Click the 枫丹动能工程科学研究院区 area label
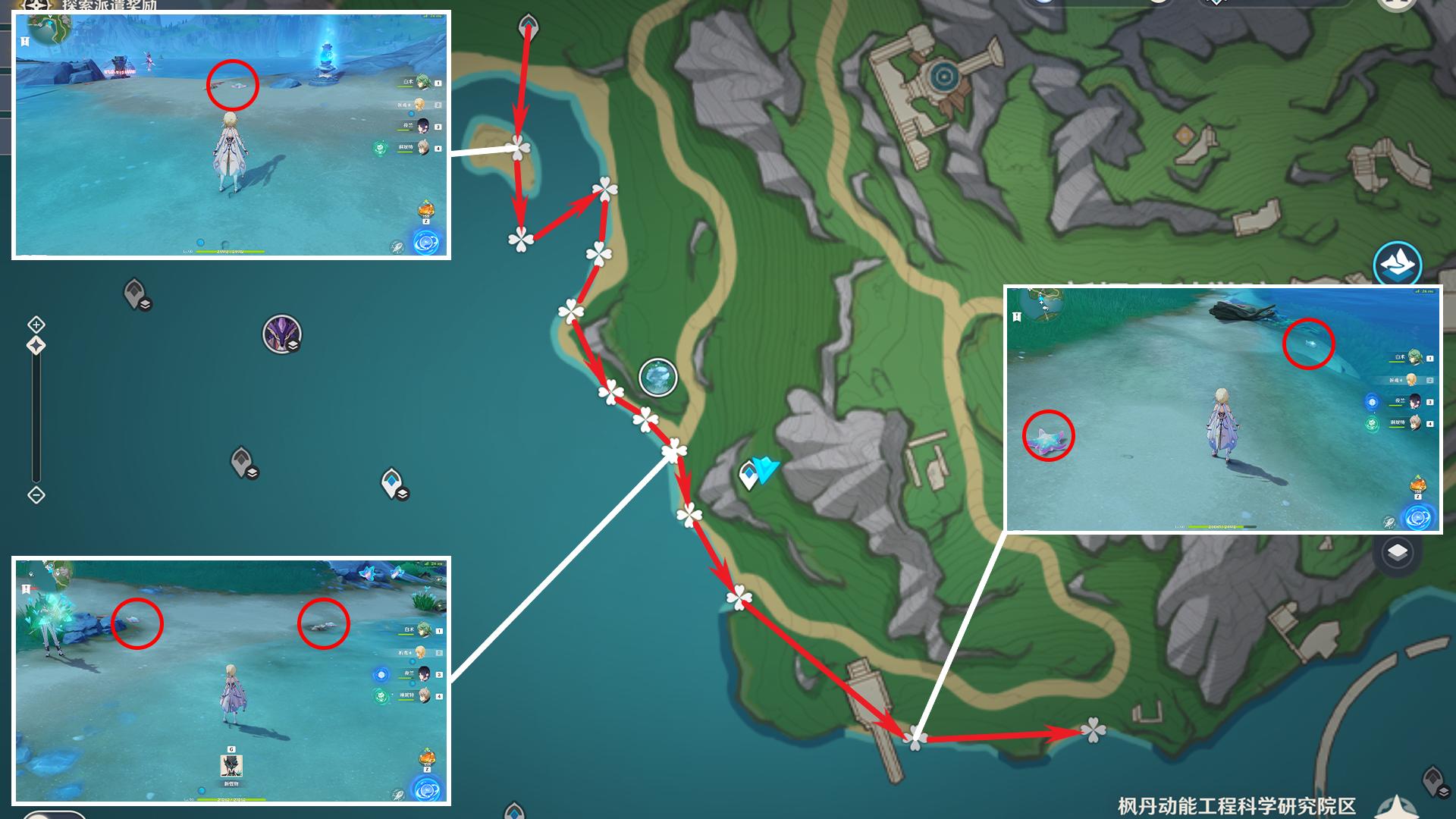The height and width of the screenshot is (819, 1456). pyautogui.click(x=1236, y=805)
